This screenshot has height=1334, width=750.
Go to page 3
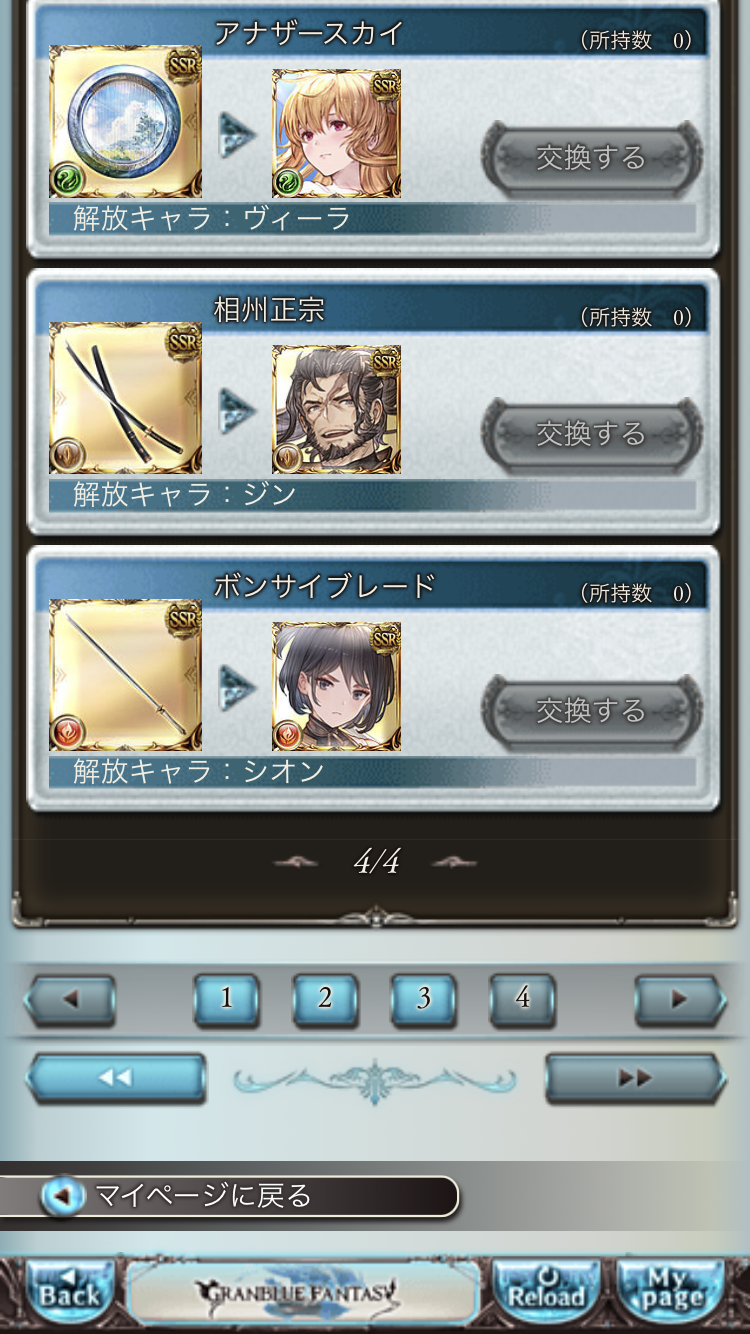click(x=423, y=999)
